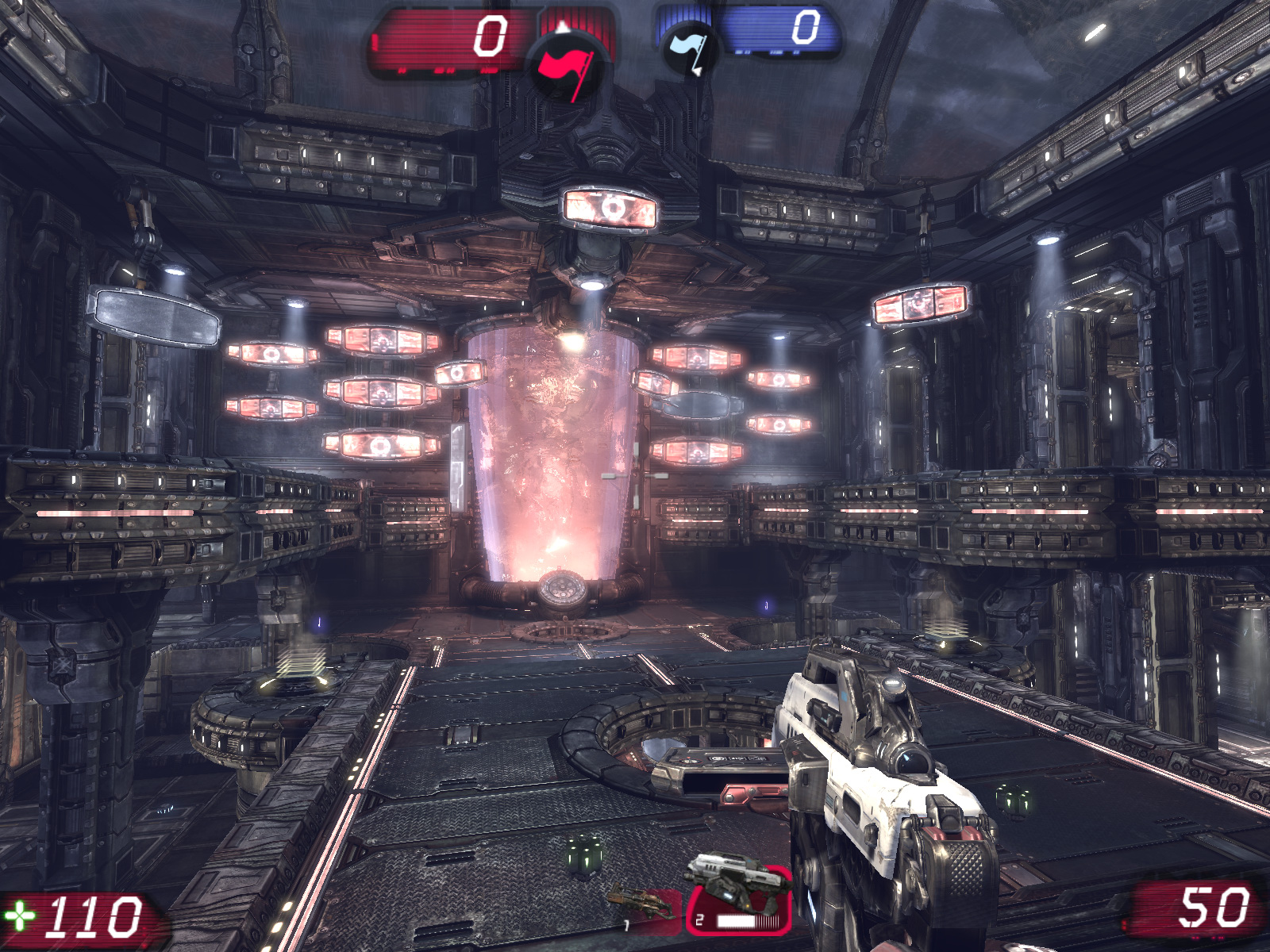Select the red team flag indicator
Viewport: 1270px width, 952px height.
click(566, 67)
